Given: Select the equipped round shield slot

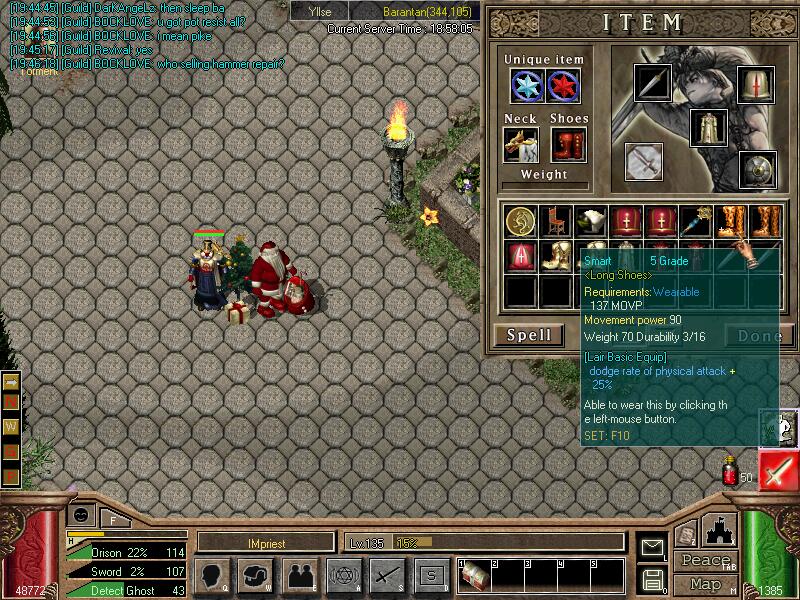Looking at the screenshot, I should coord(757,169).
